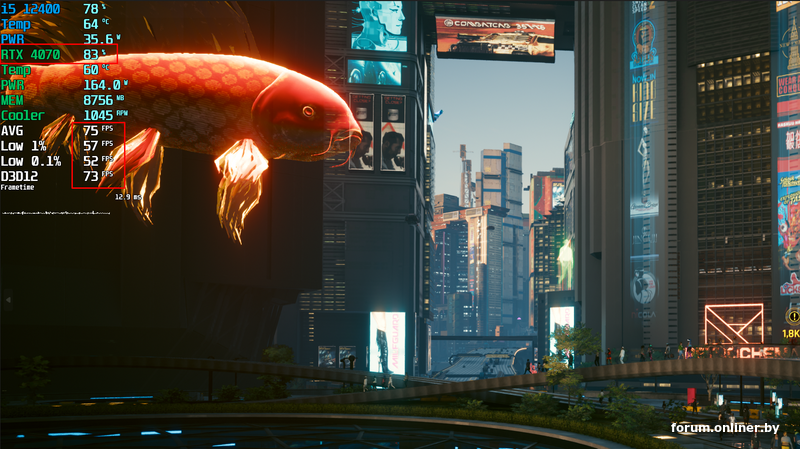Click the yellow exclamation quest marker
This screenshot has width=800, height=449.
point(793,316)
